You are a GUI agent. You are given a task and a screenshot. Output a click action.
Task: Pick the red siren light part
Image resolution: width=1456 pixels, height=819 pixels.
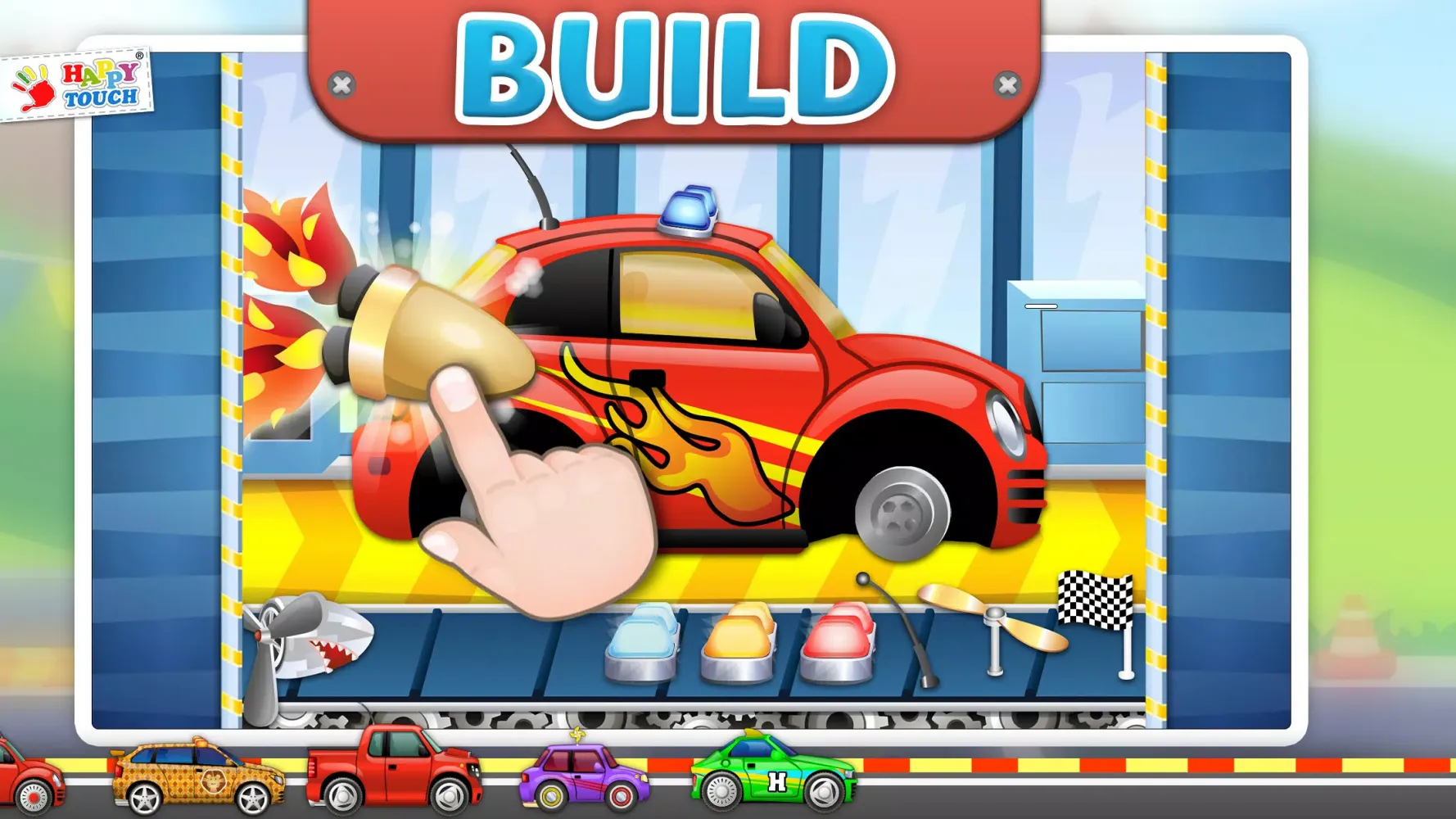click(839, 643)
